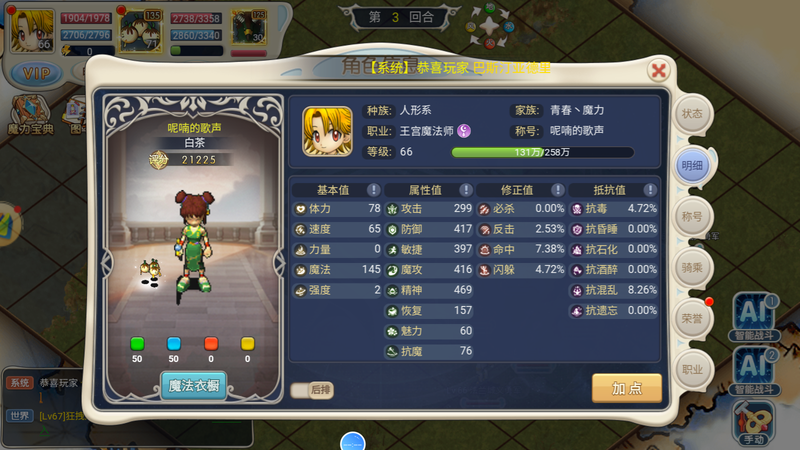
Task: Switch to the 荣誉 tab
Action: coord(692,318)
